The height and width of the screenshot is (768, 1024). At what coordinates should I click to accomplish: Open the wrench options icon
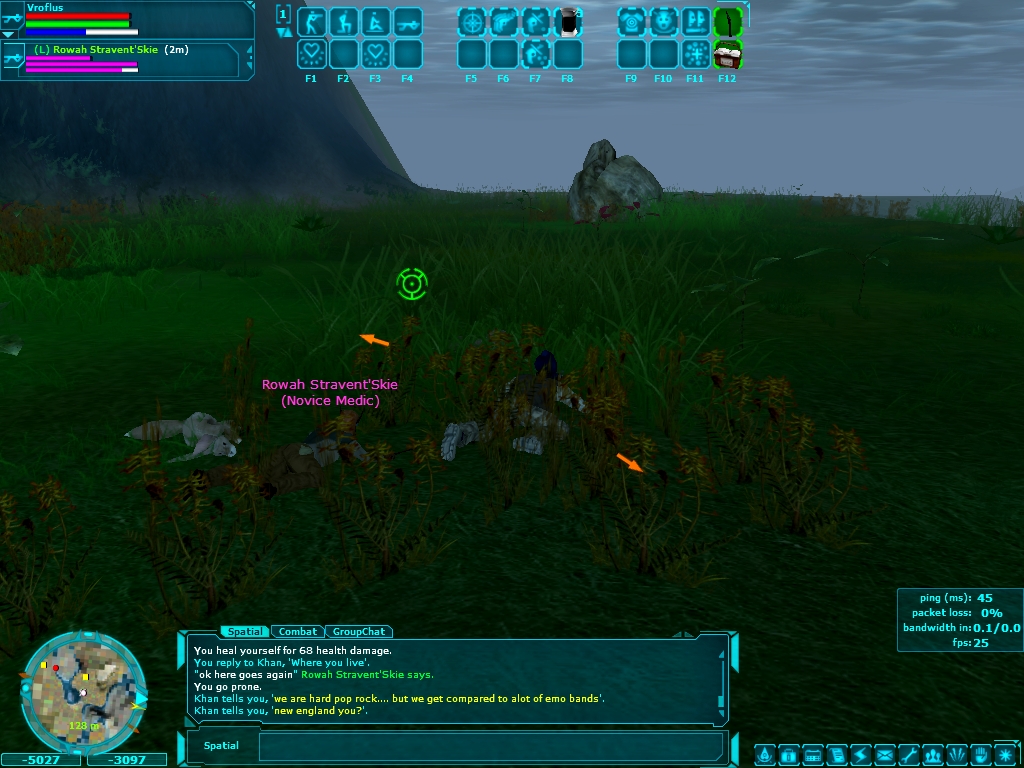[908, 754]
